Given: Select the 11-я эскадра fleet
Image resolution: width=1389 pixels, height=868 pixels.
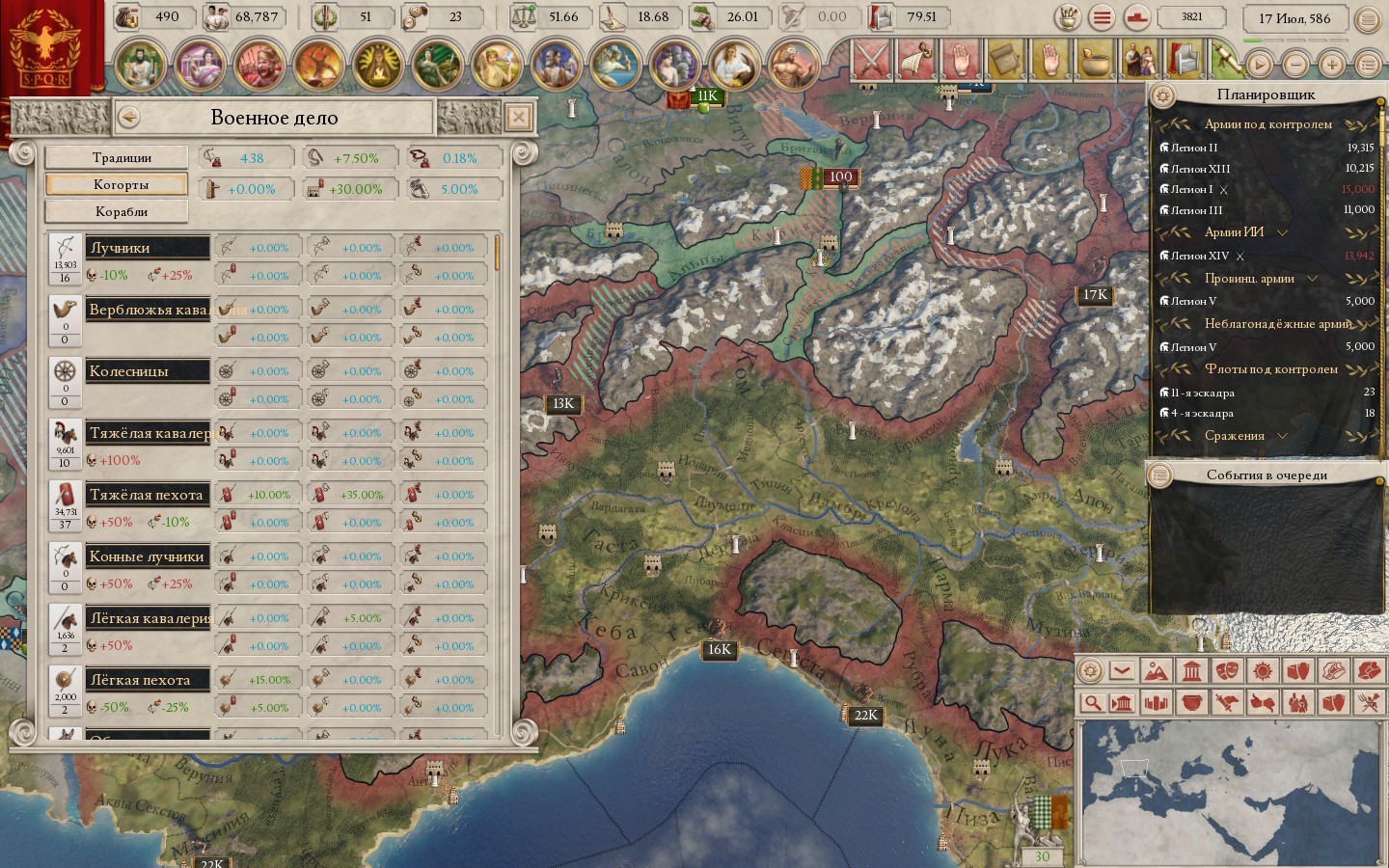Looking at the screenshot, I should coord(1202,393).
